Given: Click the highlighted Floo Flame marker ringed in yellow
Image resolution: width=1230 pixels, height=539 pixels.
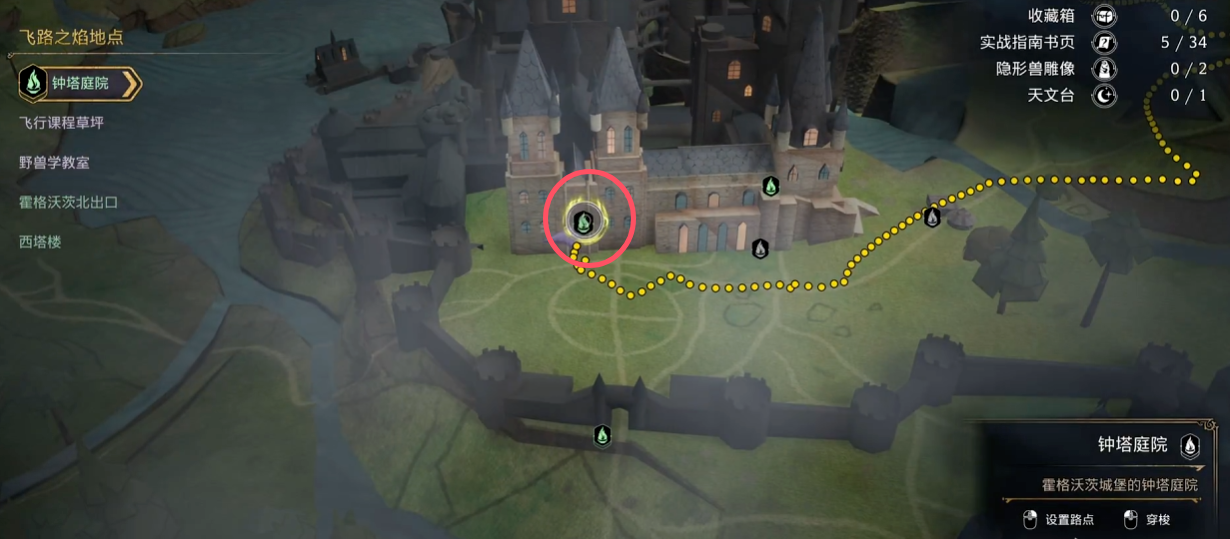Looking at the screenshot, I should point(587,220).
